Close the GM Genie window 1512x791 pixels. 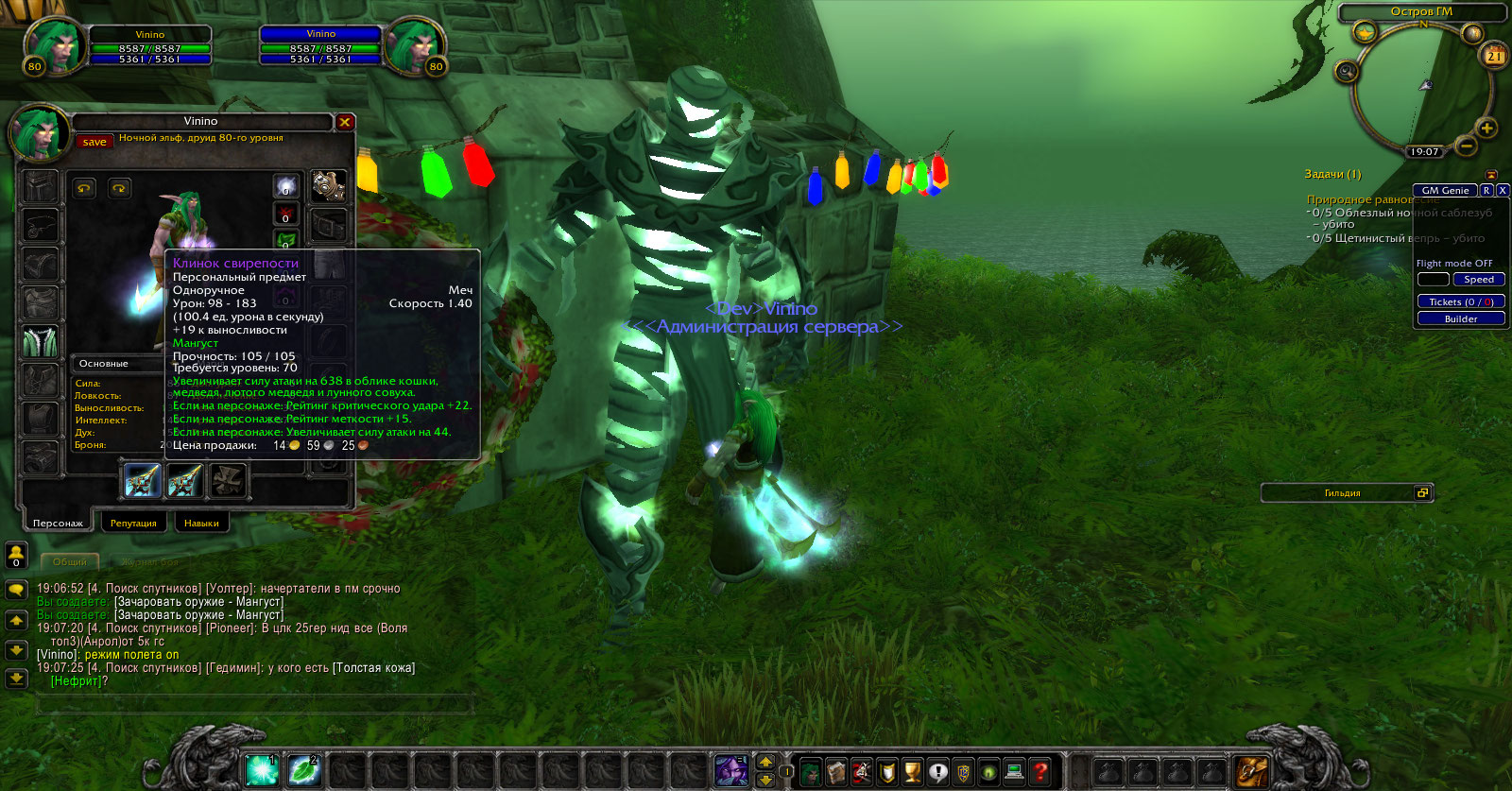coord(1503,191)
